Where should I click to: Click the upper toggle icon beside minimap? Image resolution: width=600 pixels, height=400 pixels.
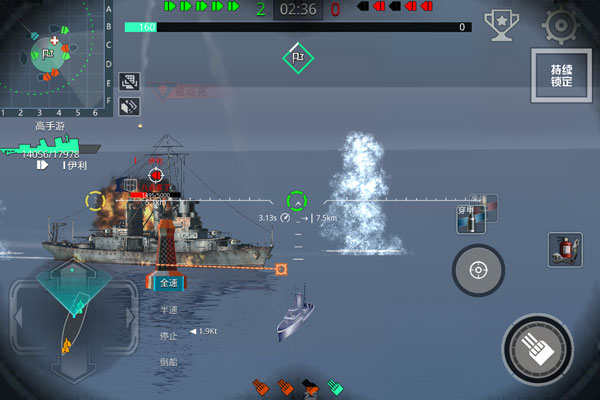[x=127, y=80]
